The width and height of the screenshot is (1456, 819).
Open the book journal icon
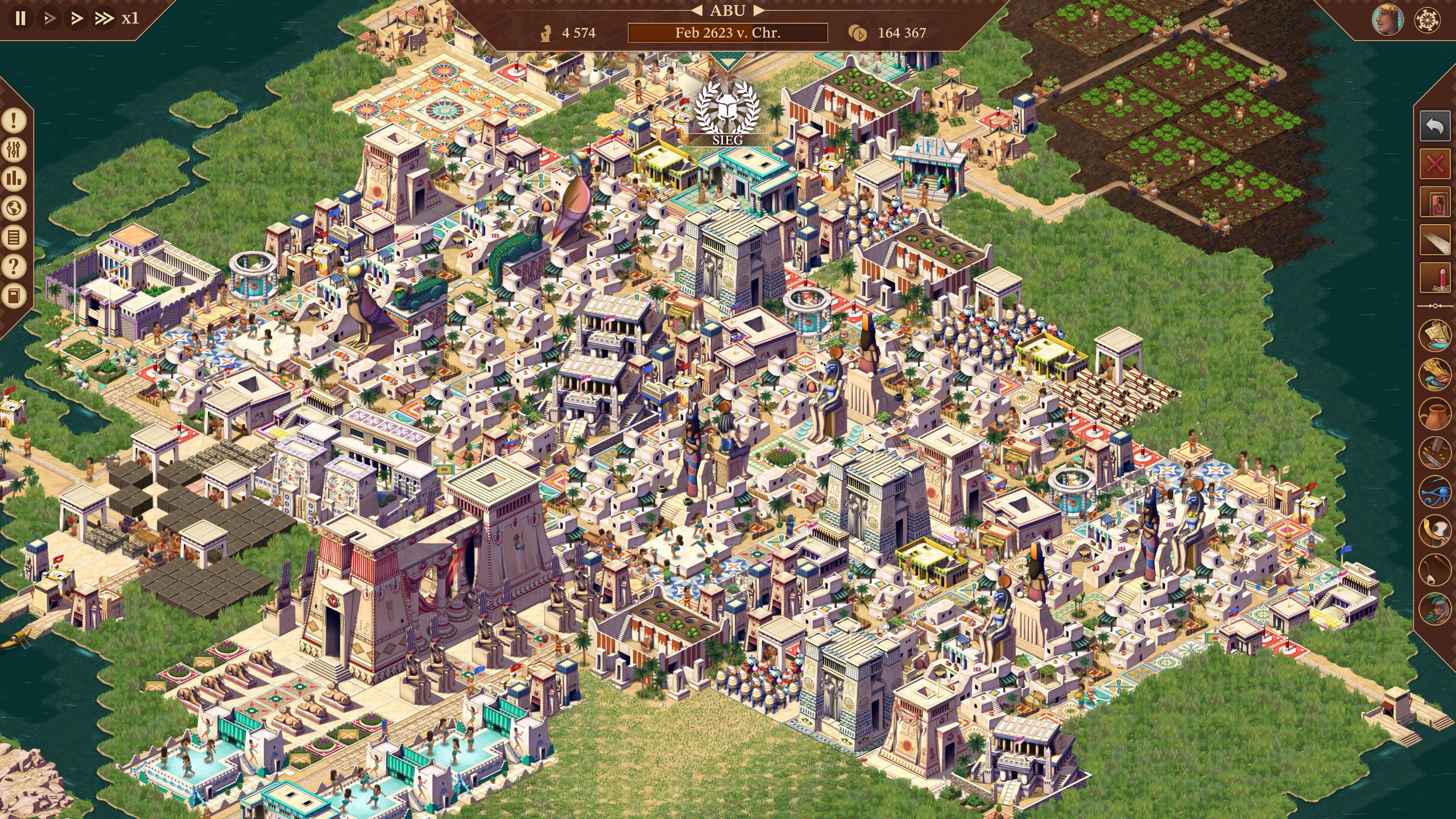14,296
